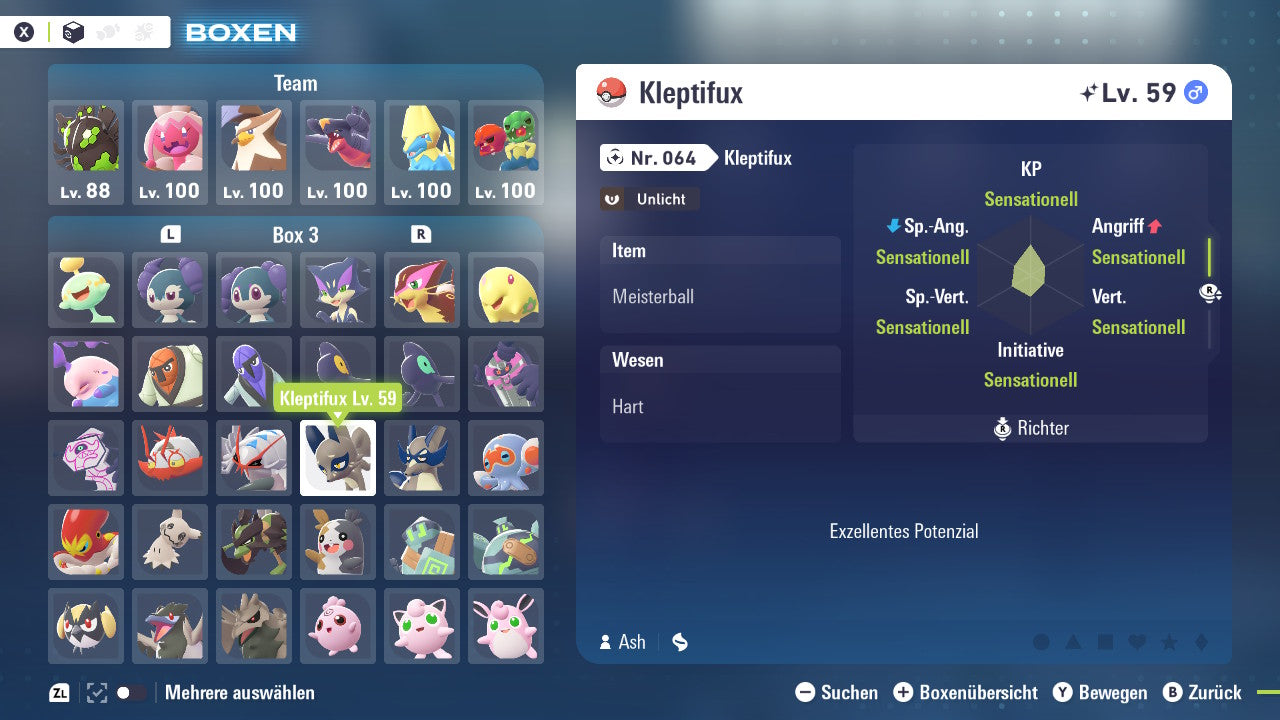Select the Kleptifux thumbnail in Box 3
The height and width of the screenshot is (720, 1280).
click(337, 458)
